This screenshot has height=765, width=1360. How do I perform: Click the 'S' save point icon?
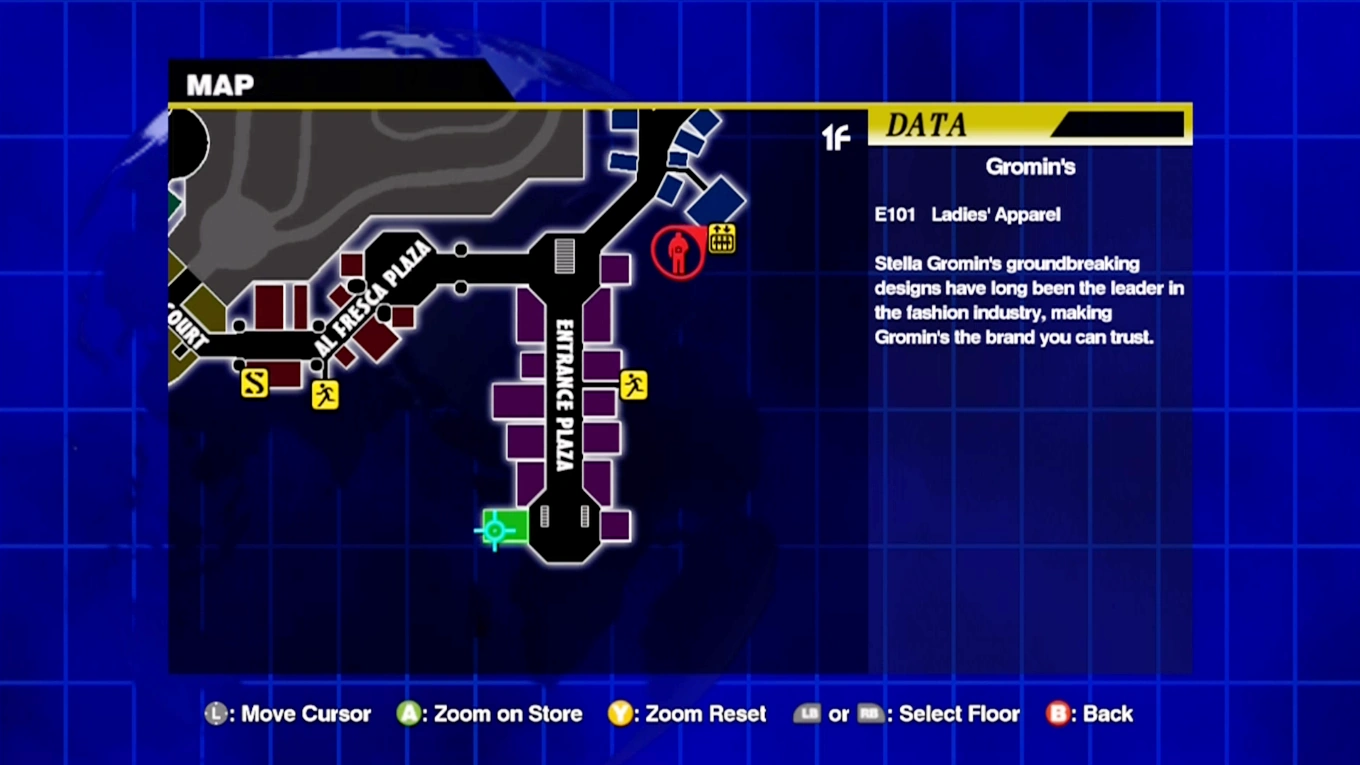254,383
